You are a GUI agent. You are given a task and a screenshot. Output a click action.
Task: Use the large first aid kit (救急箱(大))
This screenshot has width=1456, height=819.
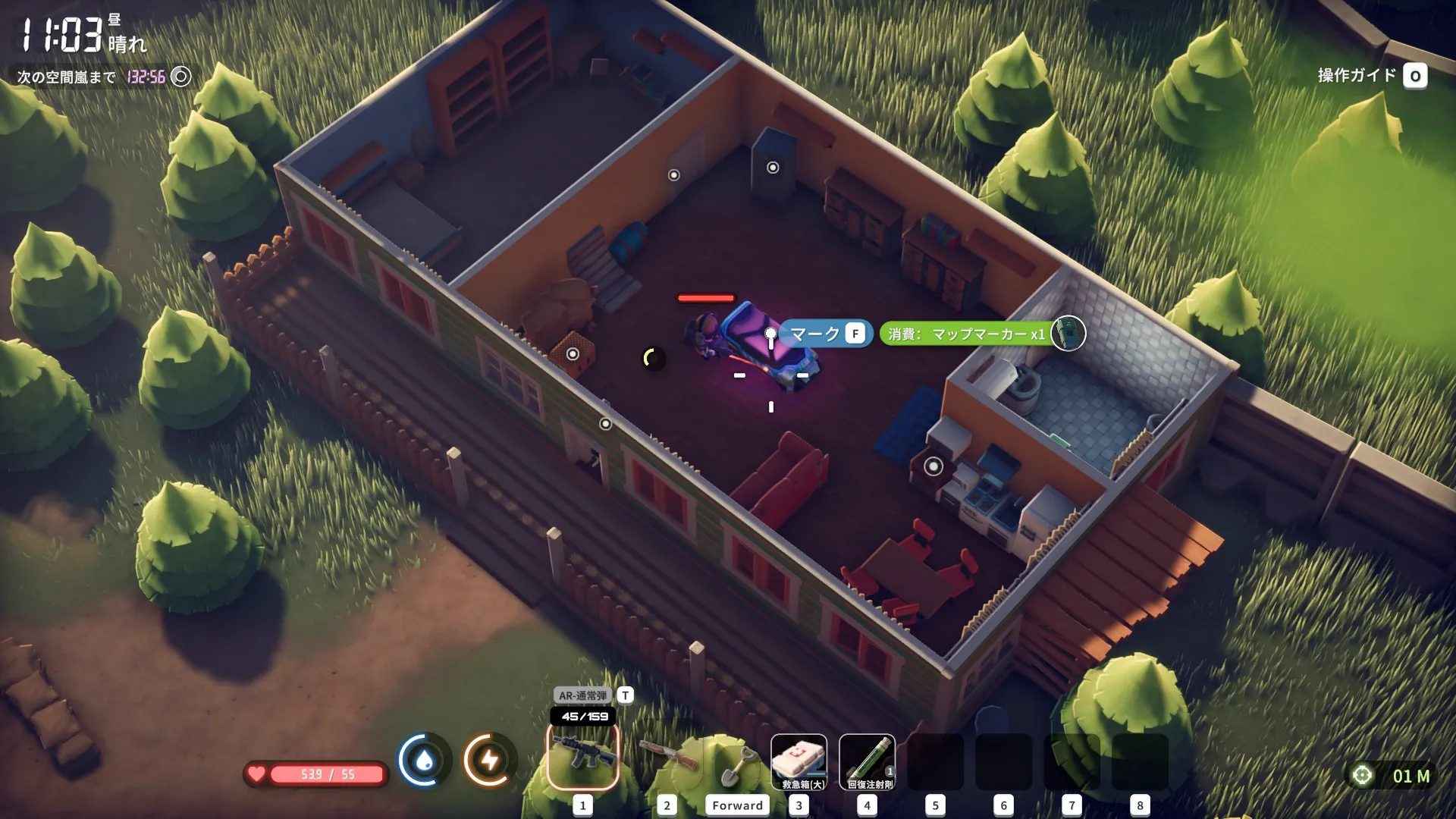pyautogui.click(x=799, y=761)
